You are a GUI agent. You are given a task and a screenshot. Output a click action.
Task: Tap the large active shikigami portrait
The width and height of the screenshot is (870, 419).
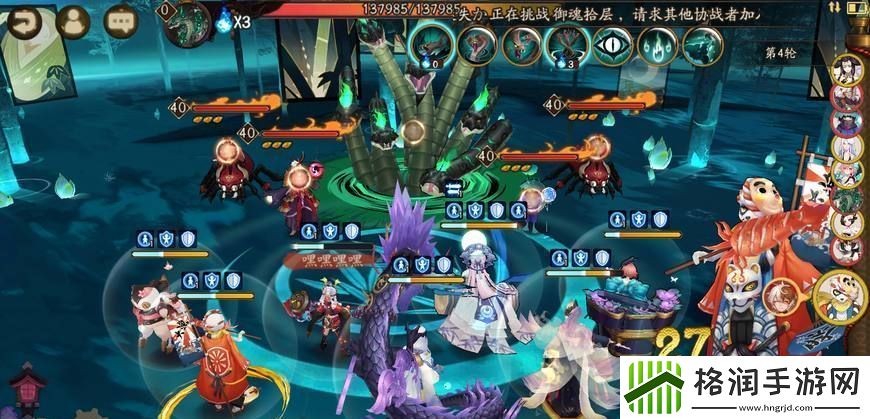842,294
